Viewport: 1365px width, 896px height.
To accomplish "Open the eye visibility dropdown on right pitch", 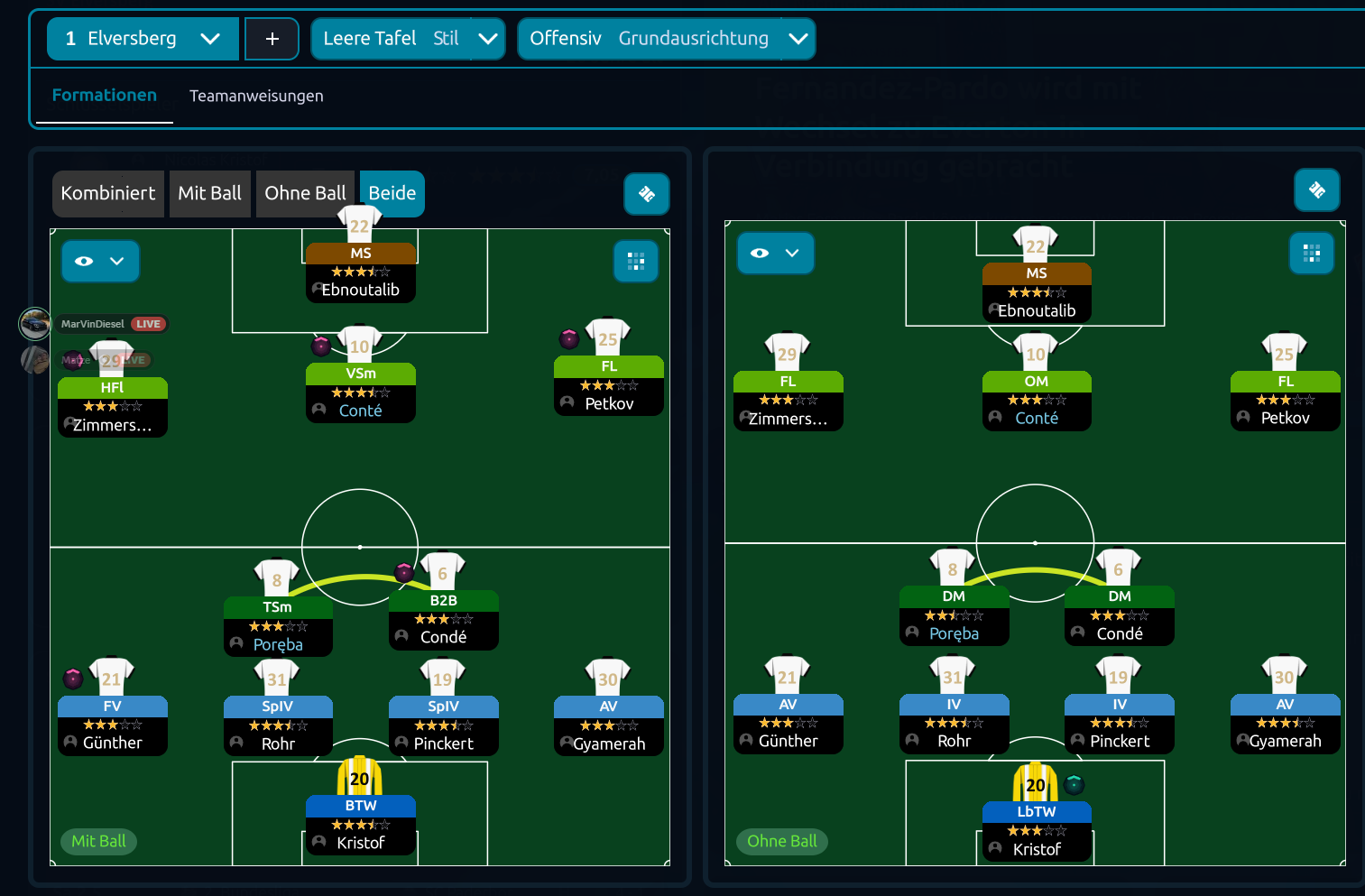I will [775, 254].
